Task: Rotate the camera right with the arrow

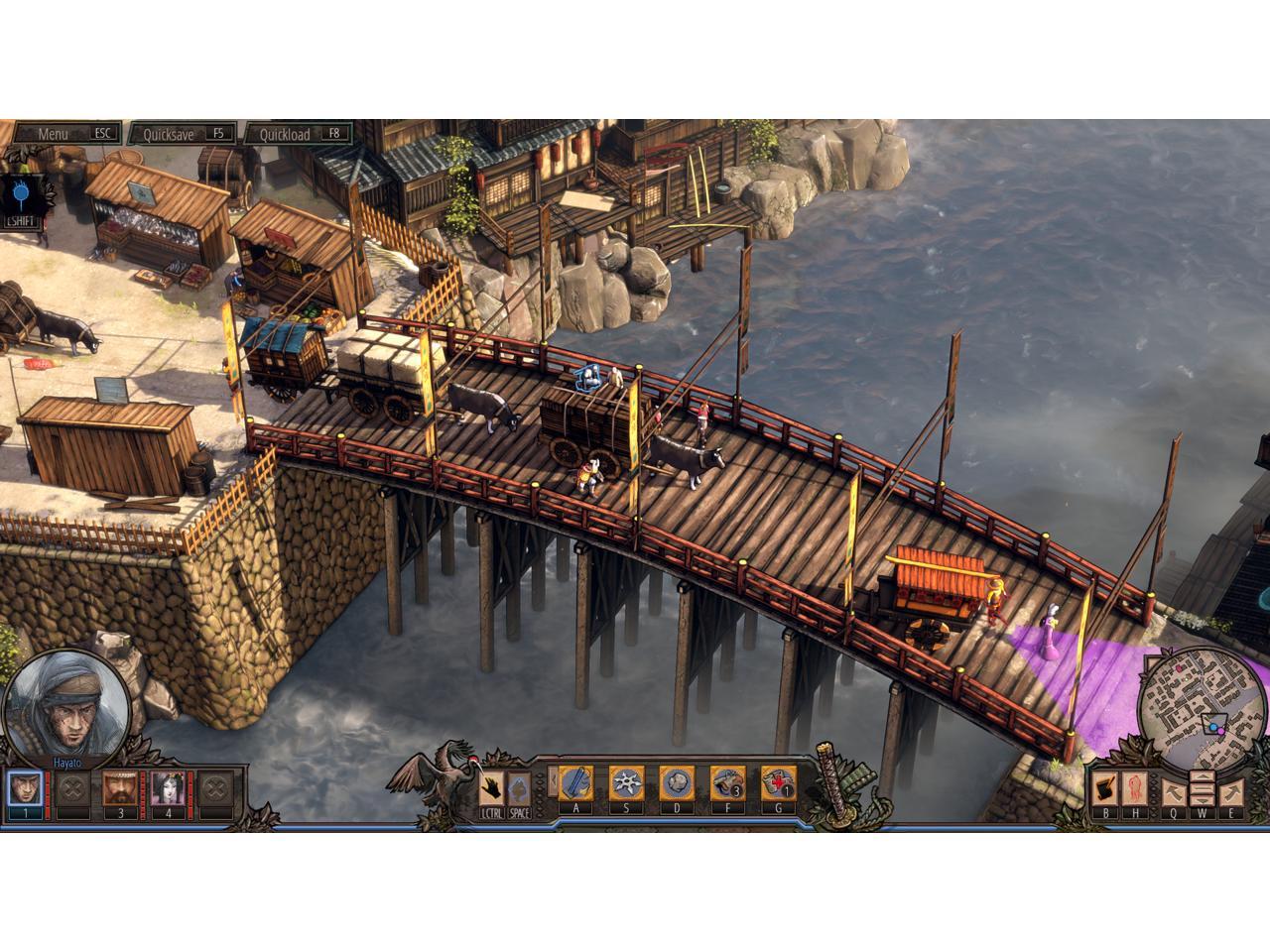Action: point(1230,792)
